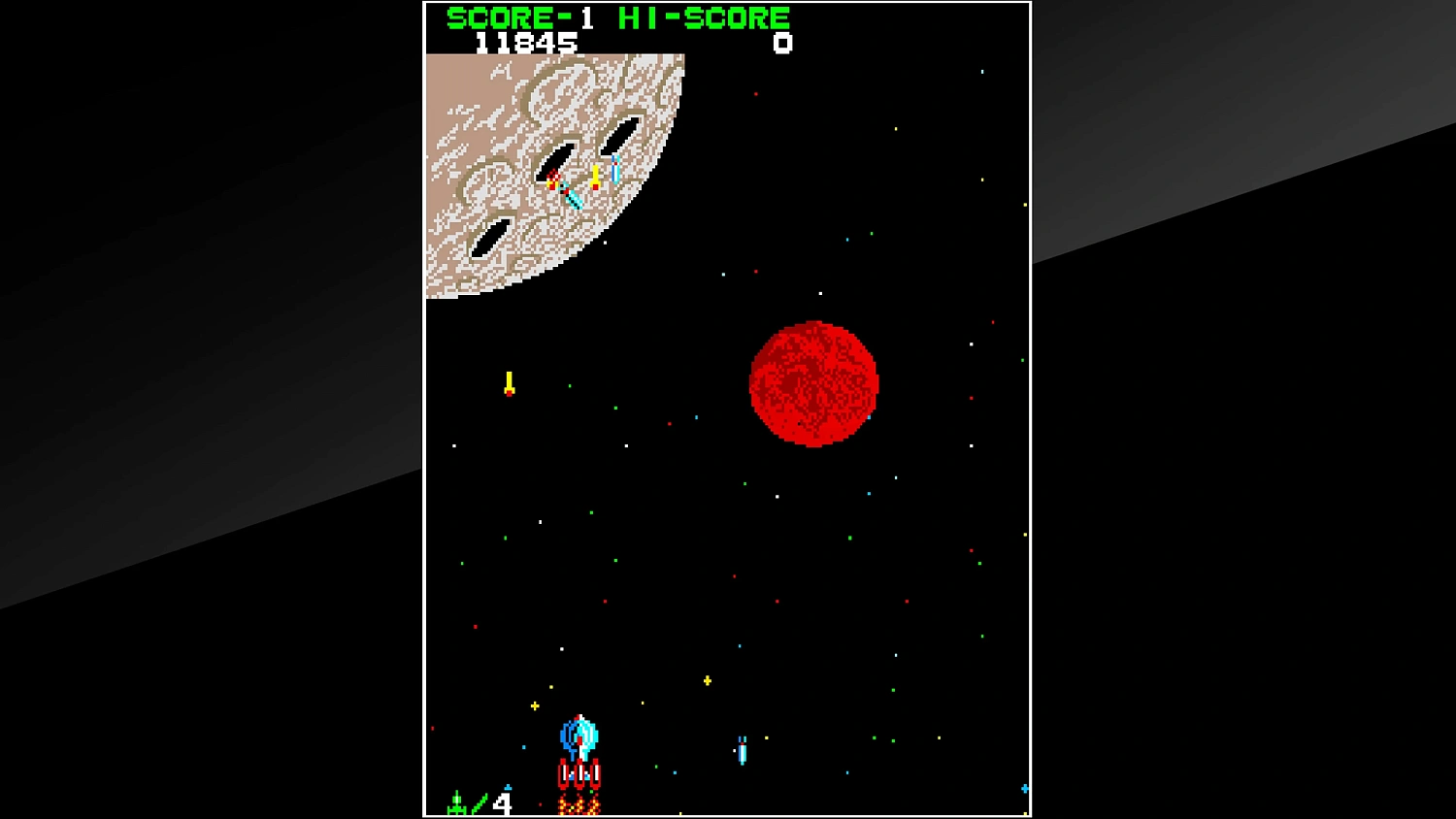The image size is (1456, 819).
Task: Select the SCORE-1 label
Action: (520, 16)
